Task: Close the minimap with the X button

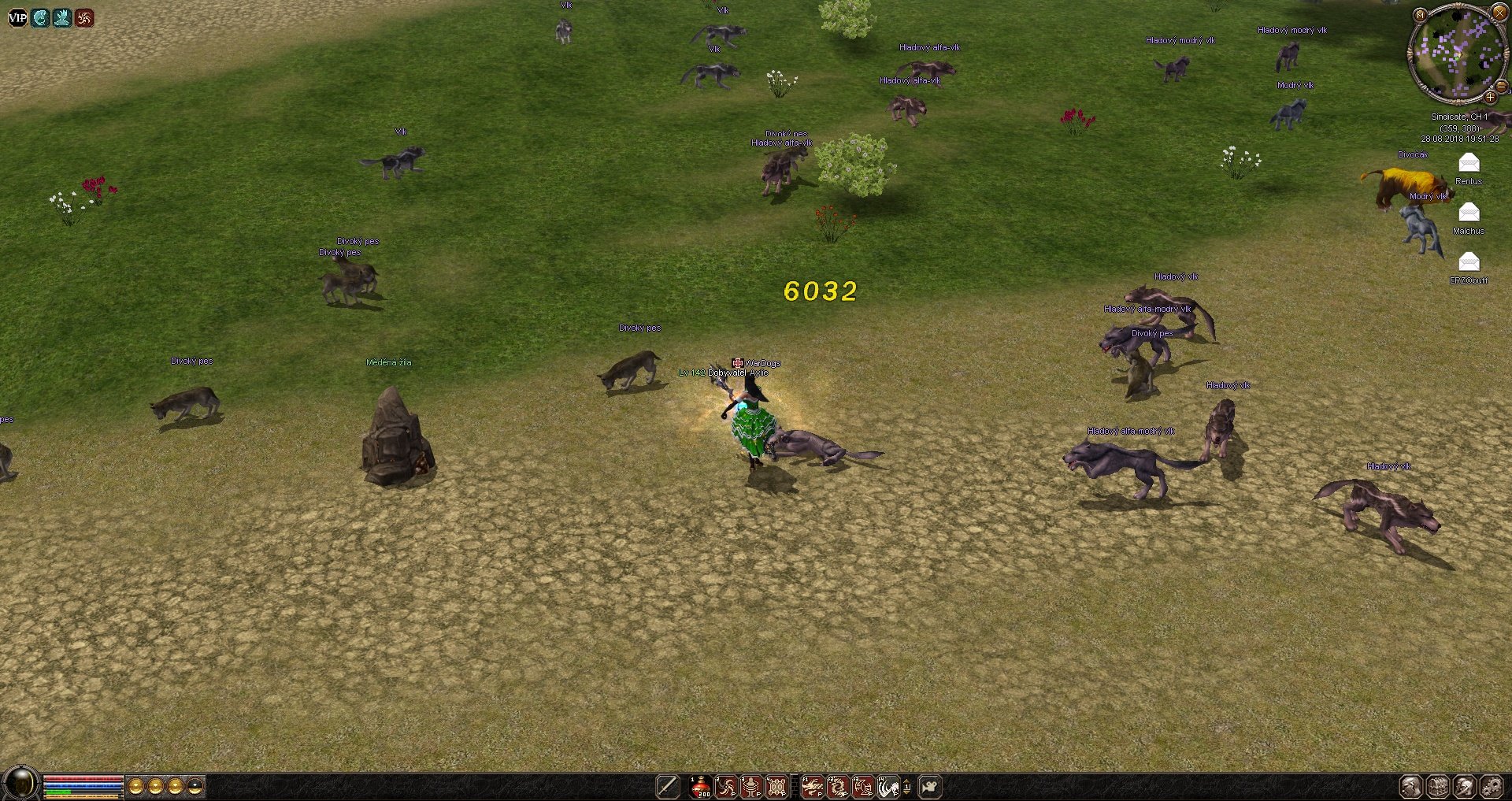Action: coord(1499,13)
